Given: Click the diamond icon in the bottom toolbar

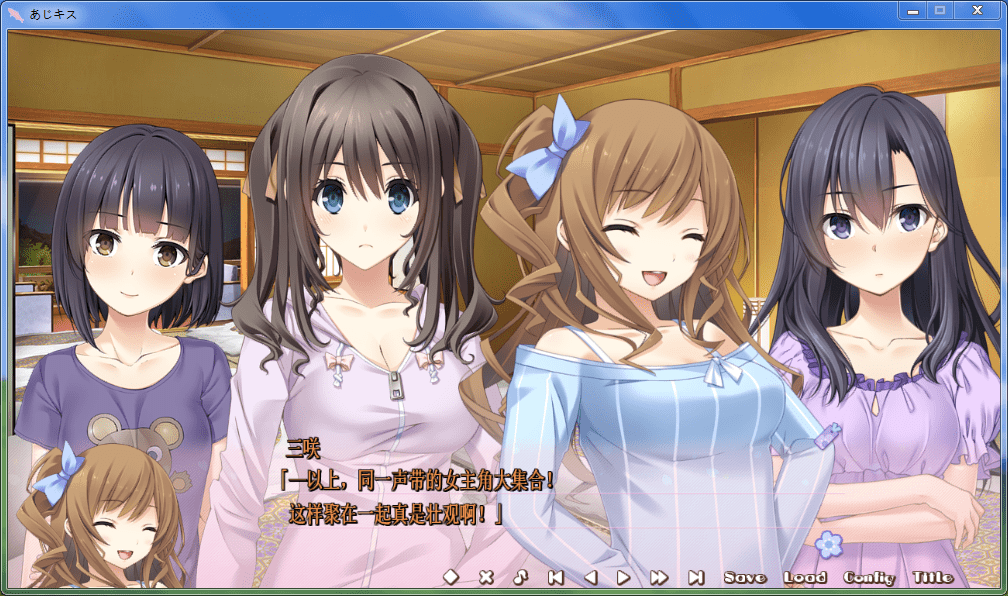Looking at the screenshot, I should click(x=450, y=577).
